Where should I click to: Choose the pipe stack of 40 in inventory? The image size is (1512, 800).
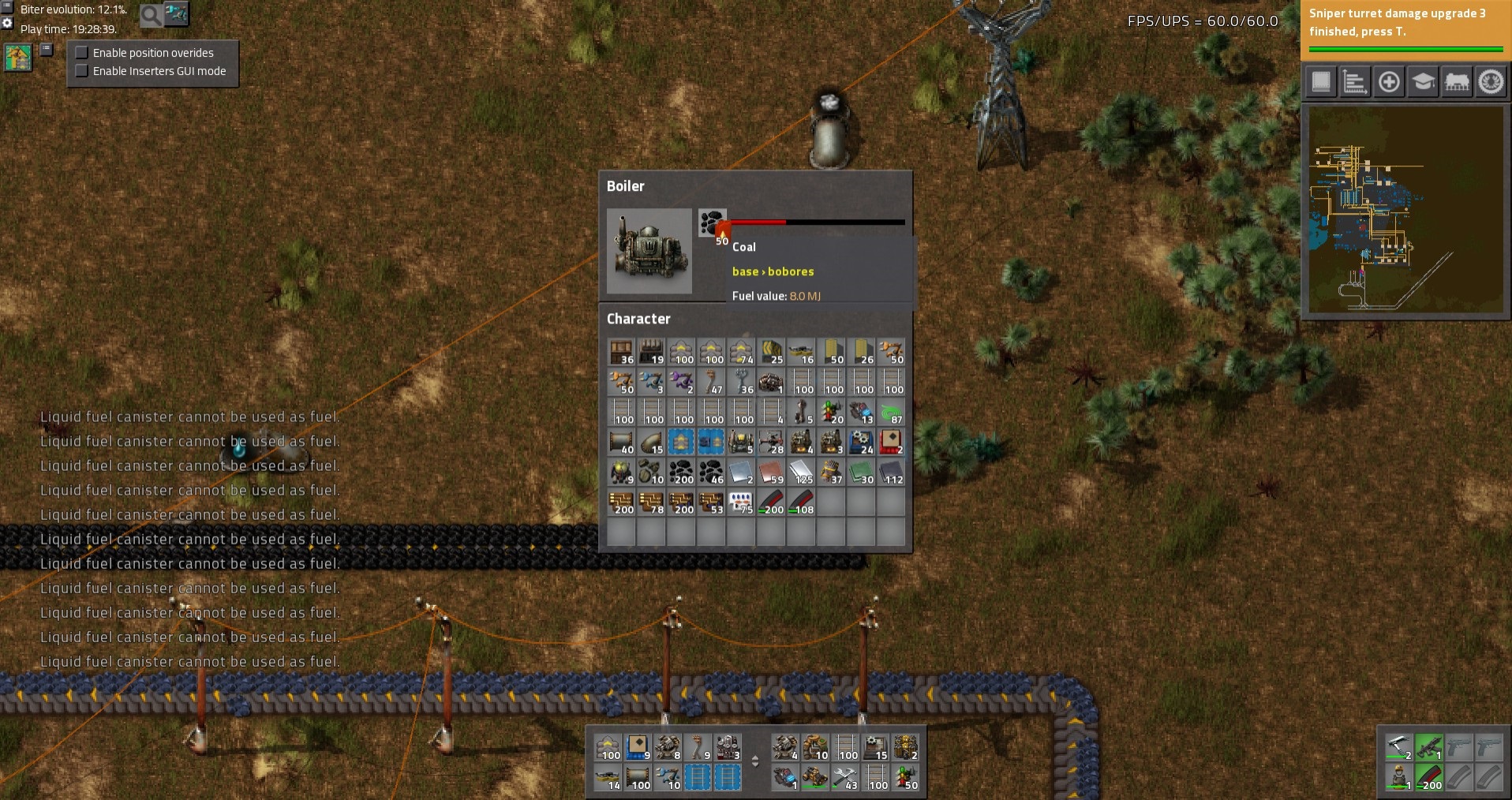tap(621, 443)
